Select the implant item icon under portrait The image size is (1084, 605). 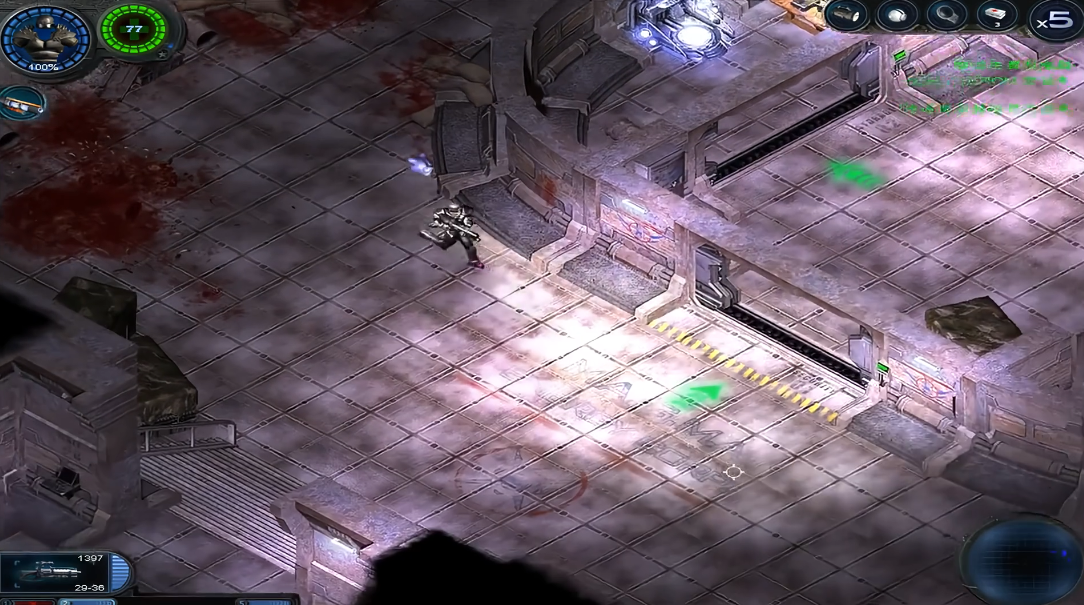coord(20,103)
